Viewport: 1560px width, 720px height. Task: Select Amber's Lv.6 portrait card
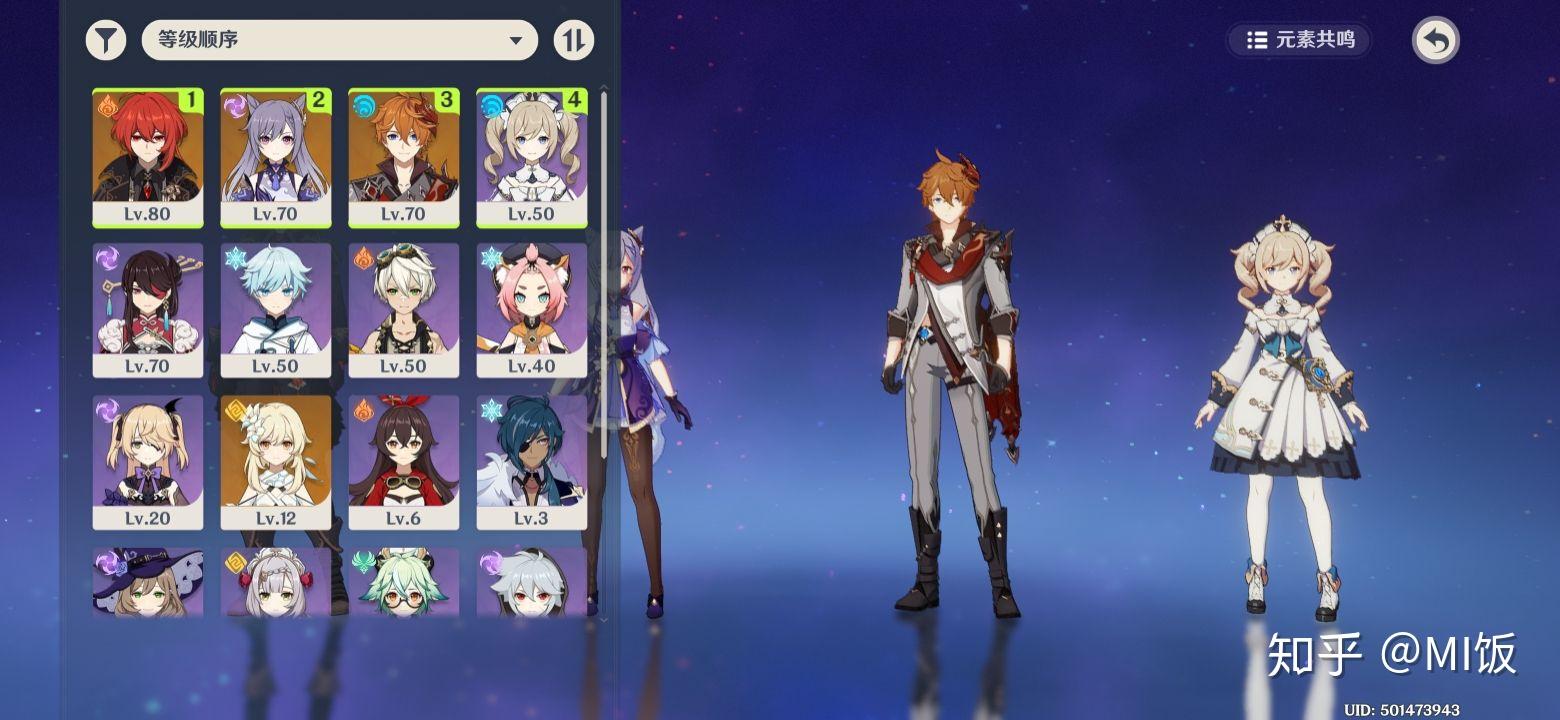[x=404, y=462]
